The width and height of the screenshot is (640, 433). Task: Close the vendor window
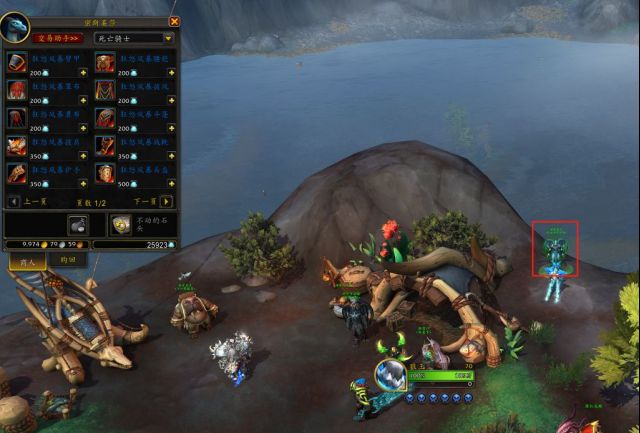pyautogui.click(x=174, y=20)
